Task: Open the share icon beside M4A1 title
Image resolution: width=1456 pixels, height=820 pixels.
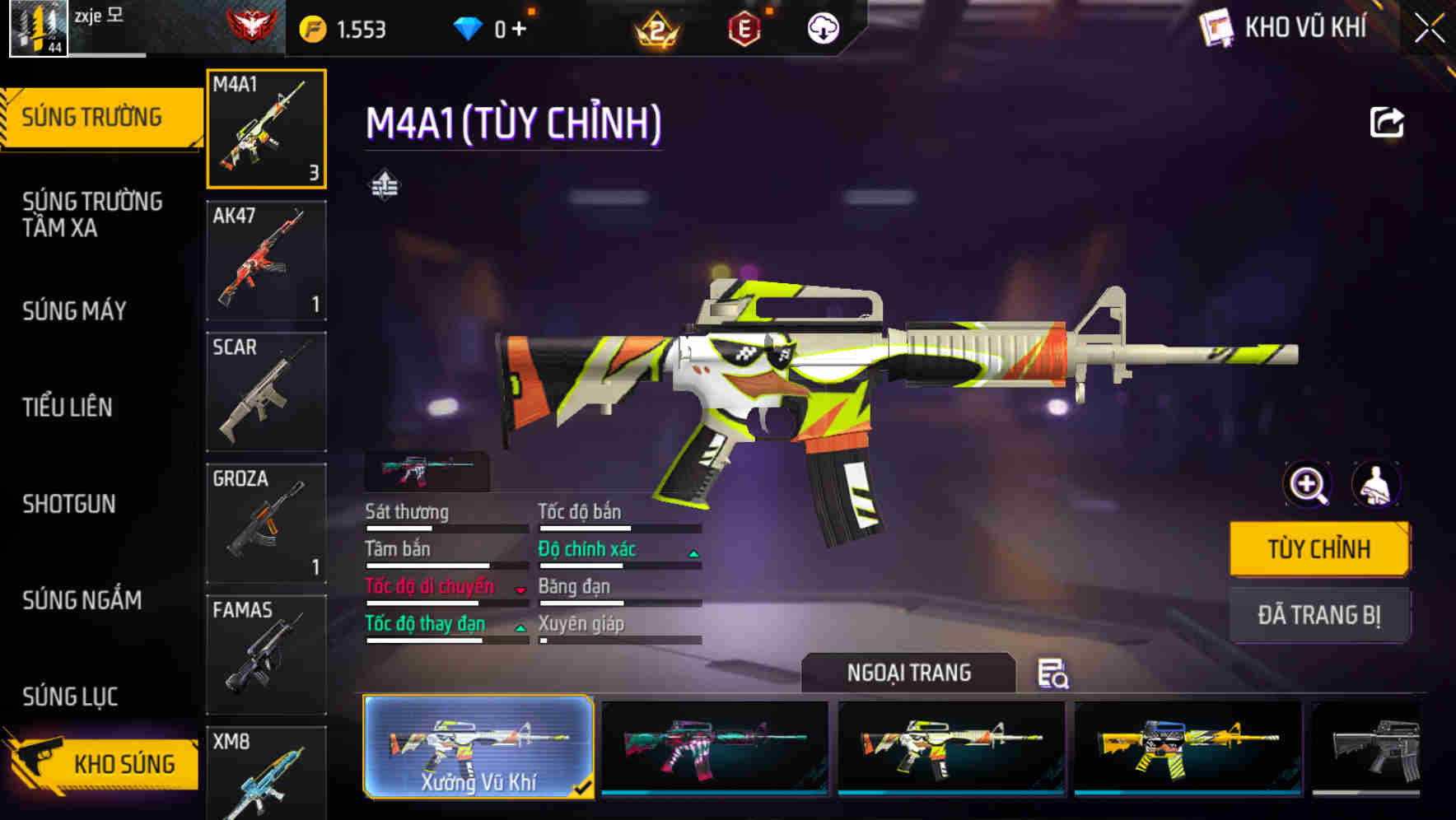Action: [x=1388, y=121]
